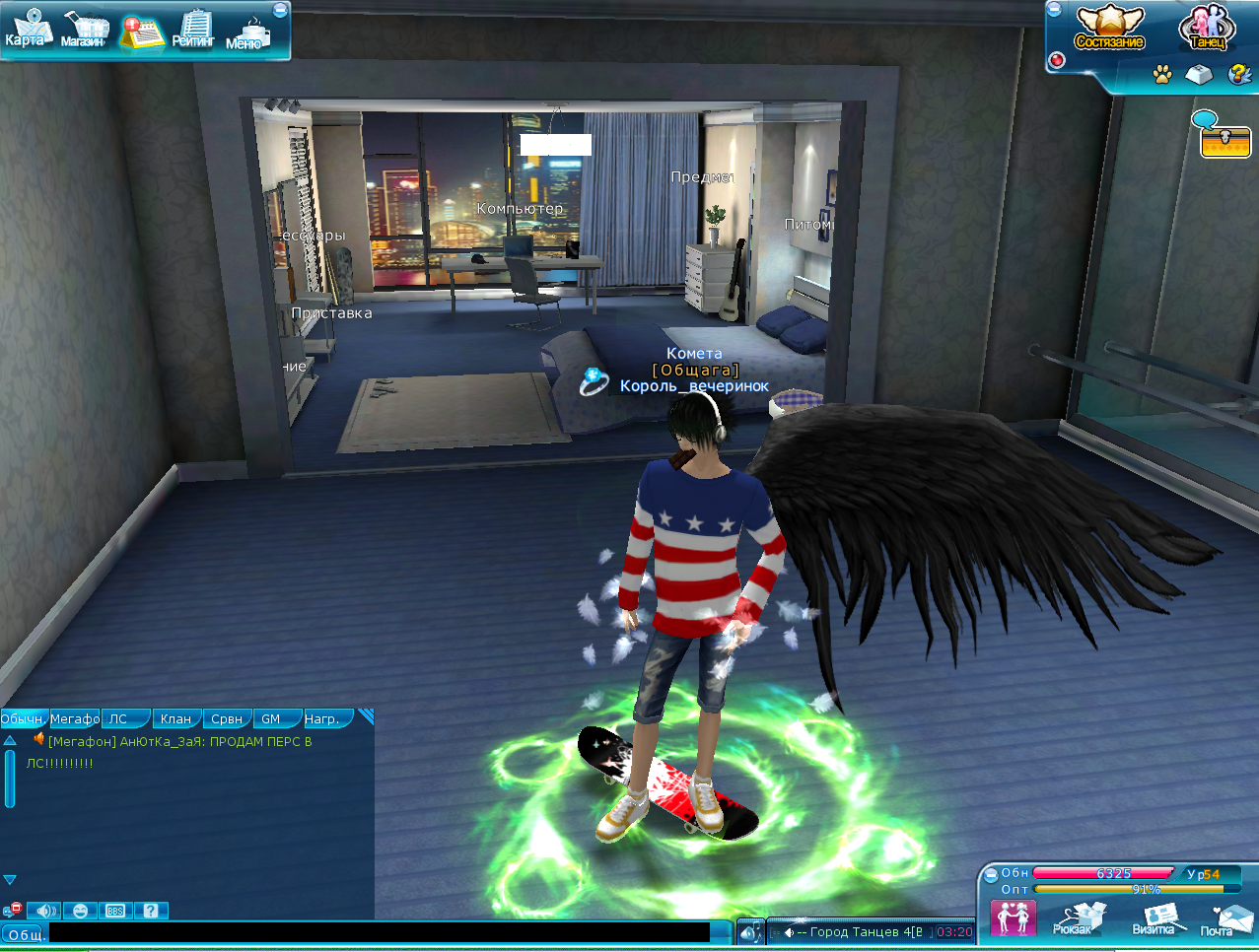The image size is (1259, 952).
Task: Open the smiley emoticon picker
Action: (80, 911)
